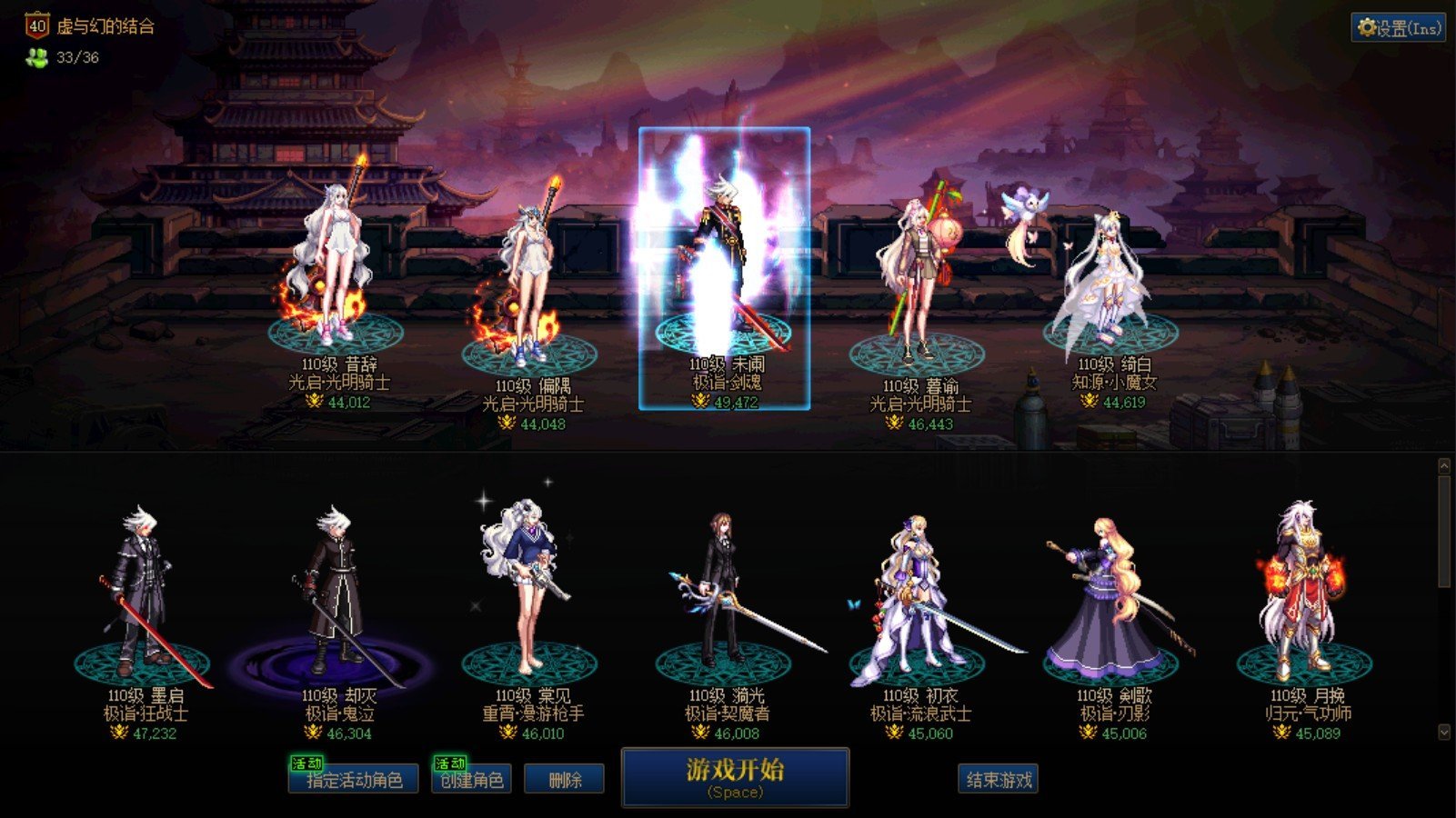Choose 结束游戏 to quit the game

click(x=998, y=780)
